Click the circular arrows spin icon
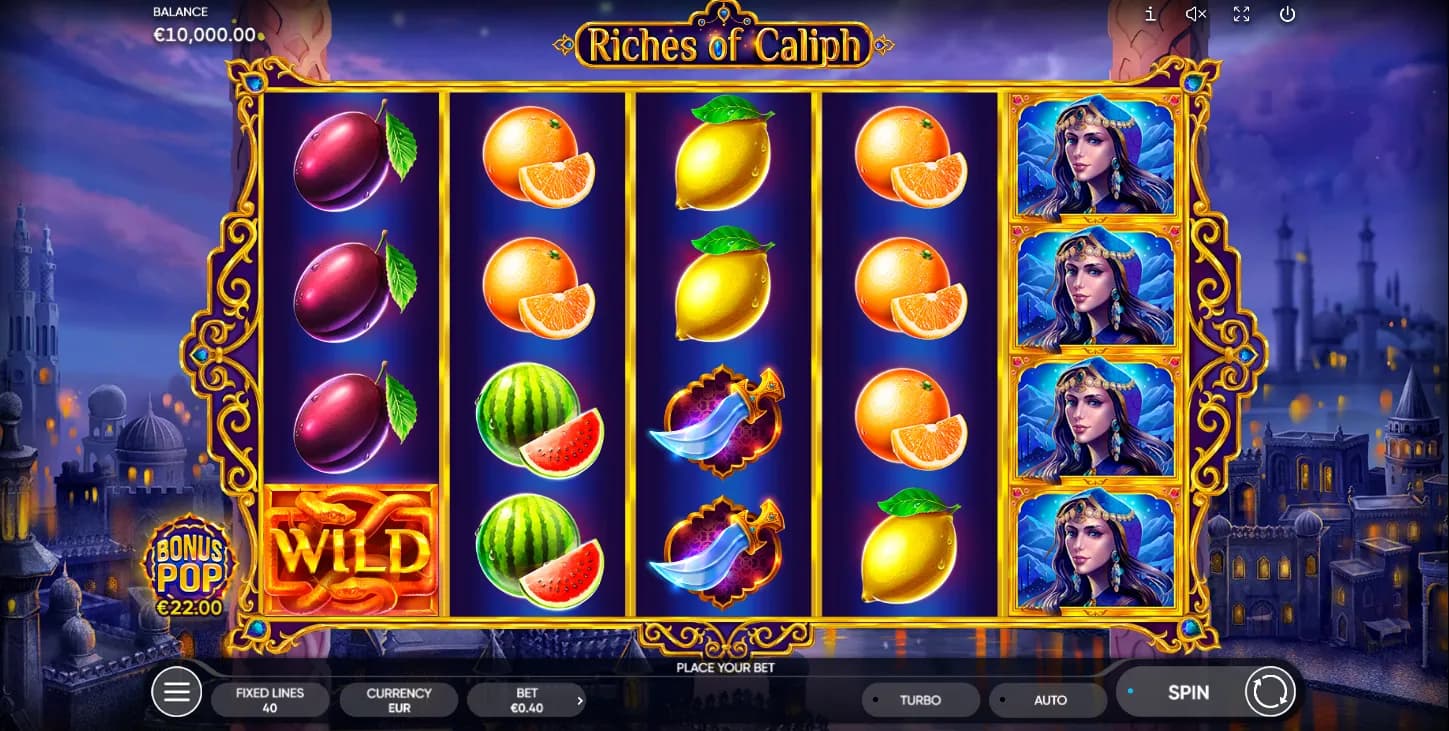Image resolution: width=1449 pixels, height=731 pixels. (x=1270, y=692)
